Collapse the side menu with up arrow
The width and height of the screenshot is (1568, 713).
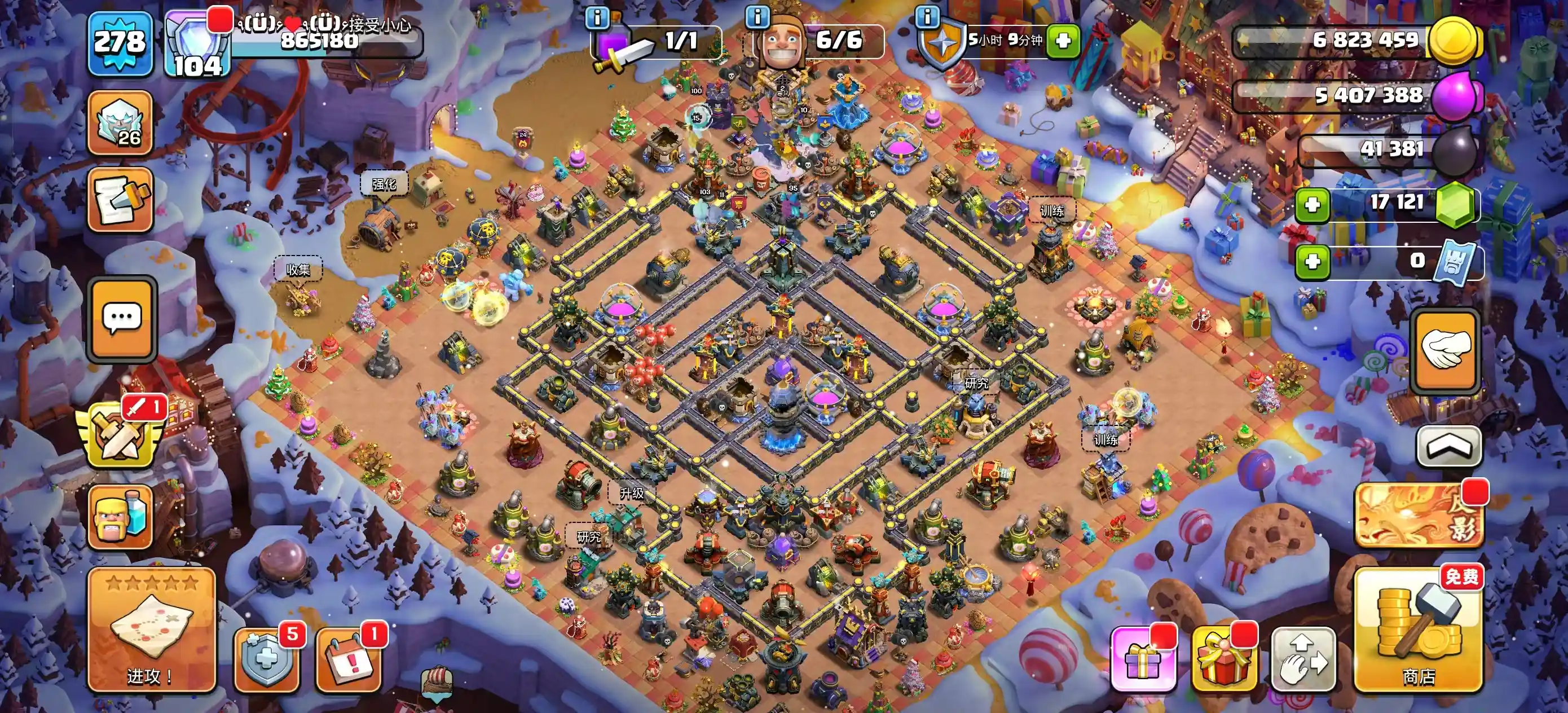[x=1448, y=446]
